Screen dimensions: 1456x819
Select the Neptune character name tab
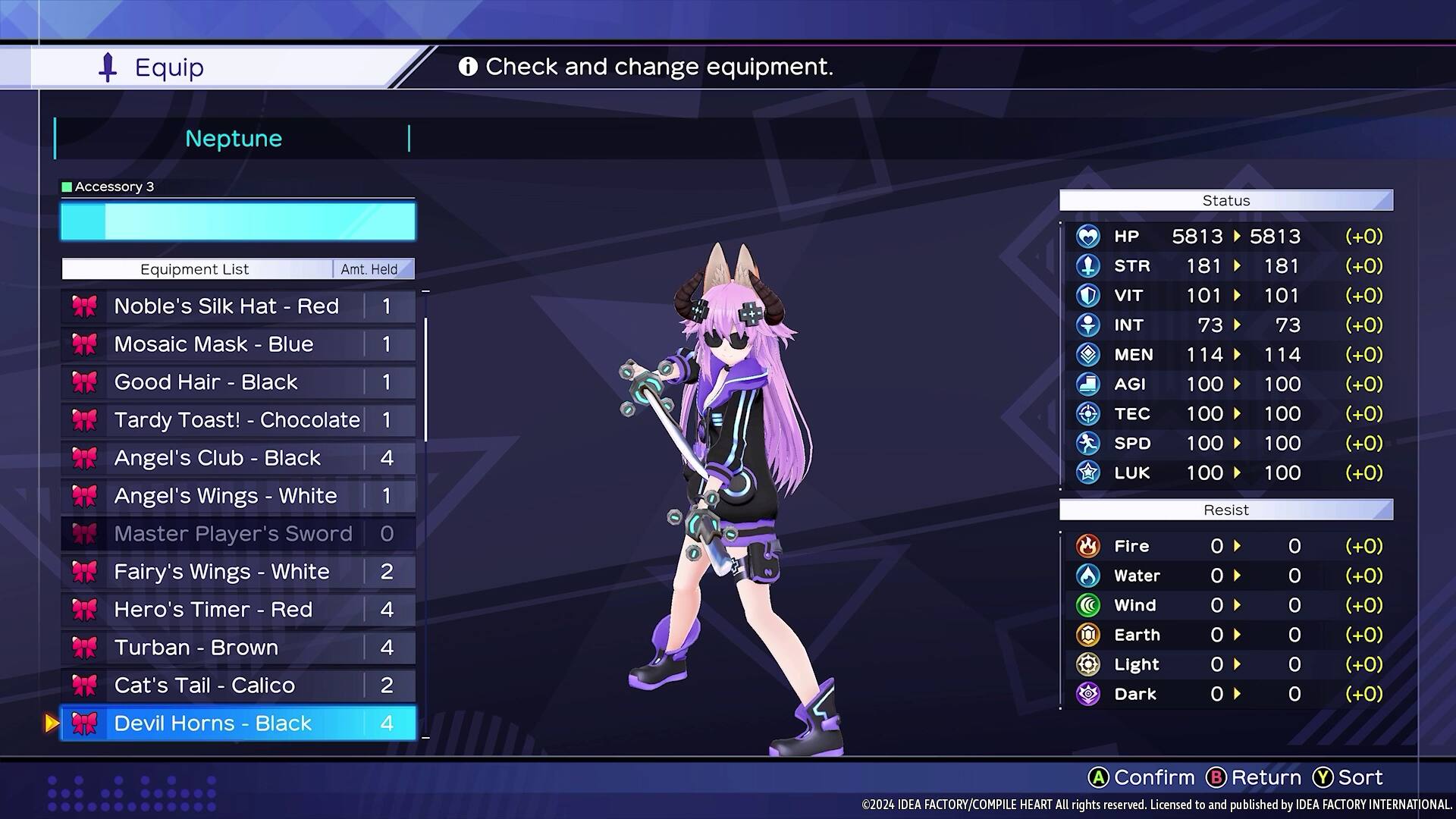[233, 139]
